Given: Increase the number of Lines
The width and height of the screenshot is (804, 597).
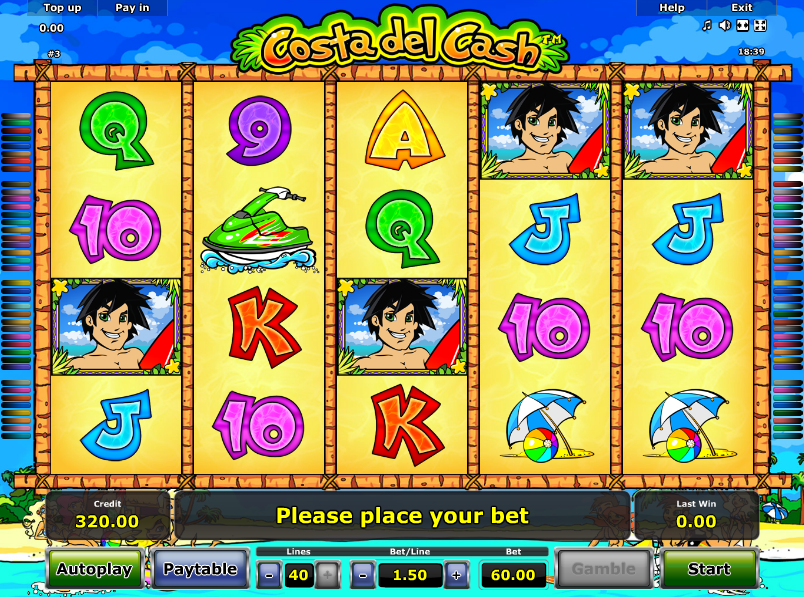Looking at the screenshot, I should point(327,574).
